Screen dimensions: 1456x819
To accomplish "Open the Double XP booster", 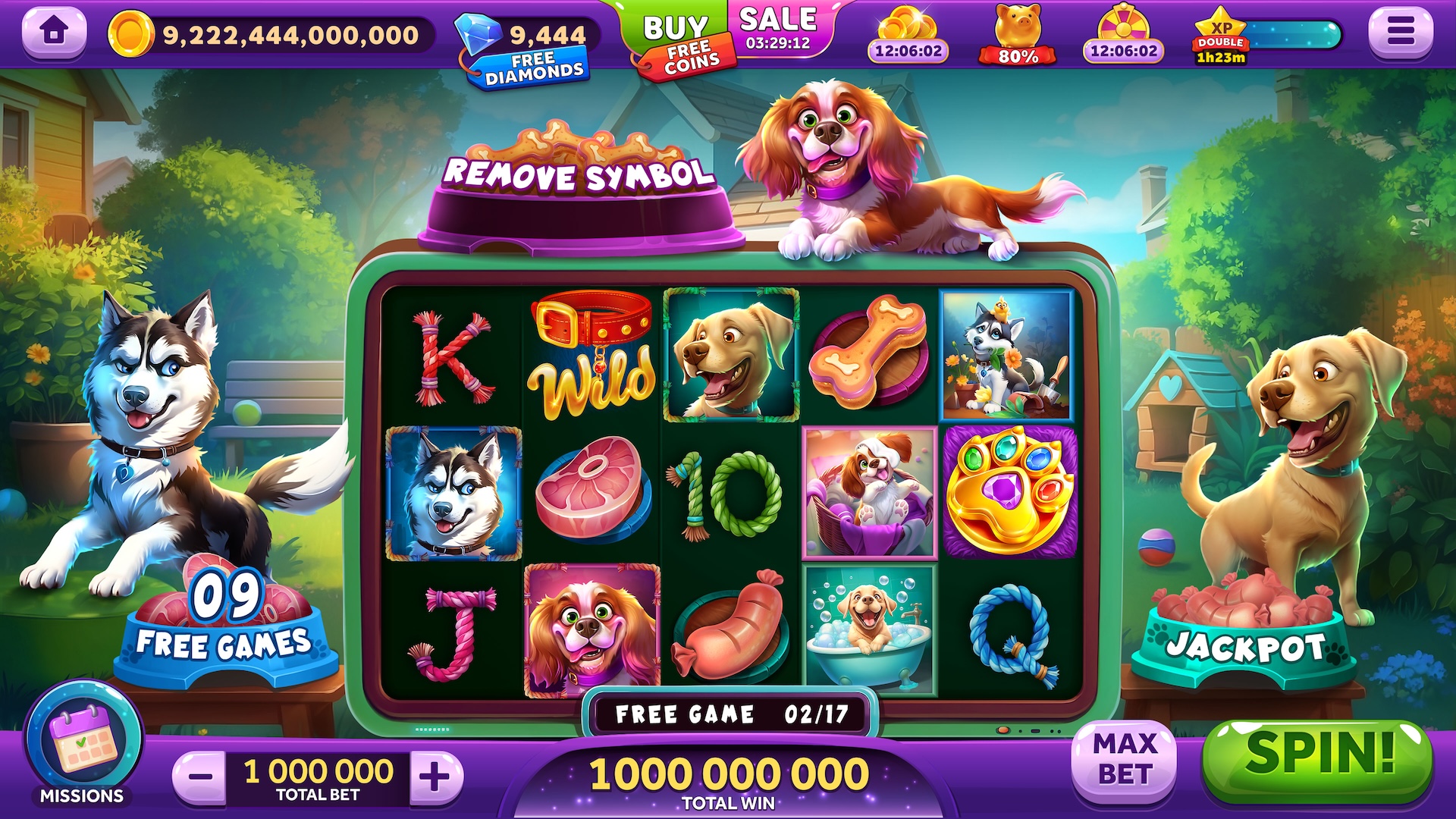I will [x=1221, y=36].
